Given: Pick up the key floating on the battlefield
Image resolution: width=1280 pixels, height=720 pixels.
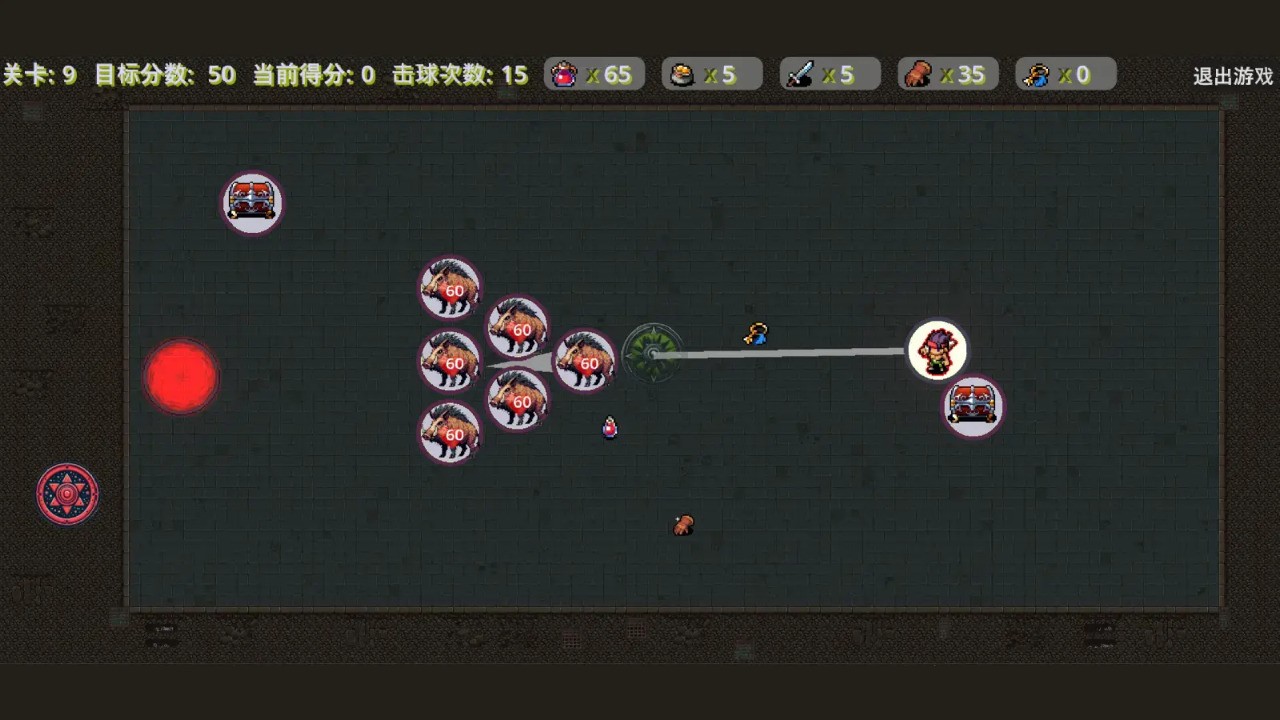Looking at the screenshot, I should pyautogui.click(x=756, y=335).
